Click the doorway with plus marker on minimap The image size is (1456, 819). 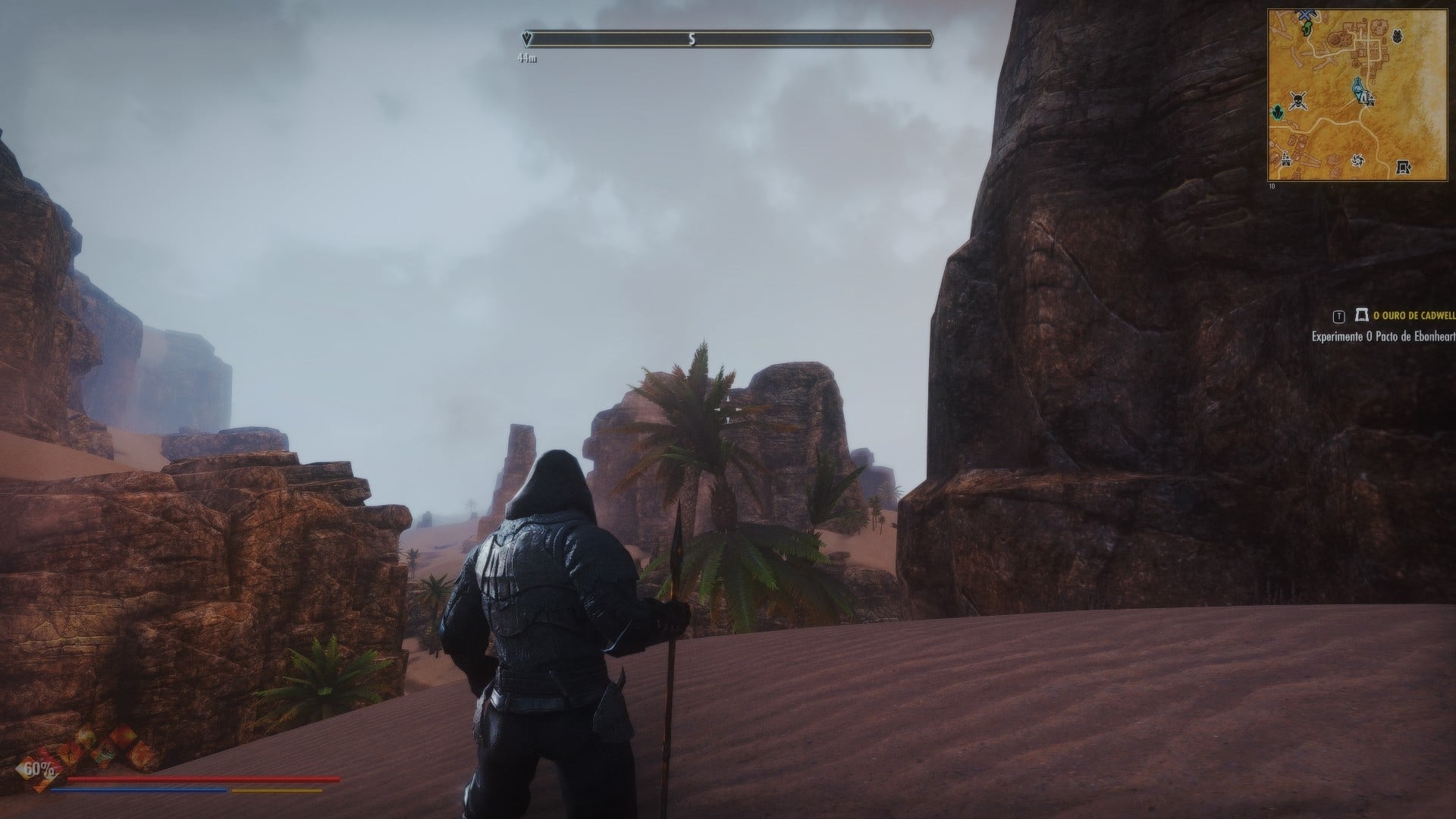point(1404,166)
